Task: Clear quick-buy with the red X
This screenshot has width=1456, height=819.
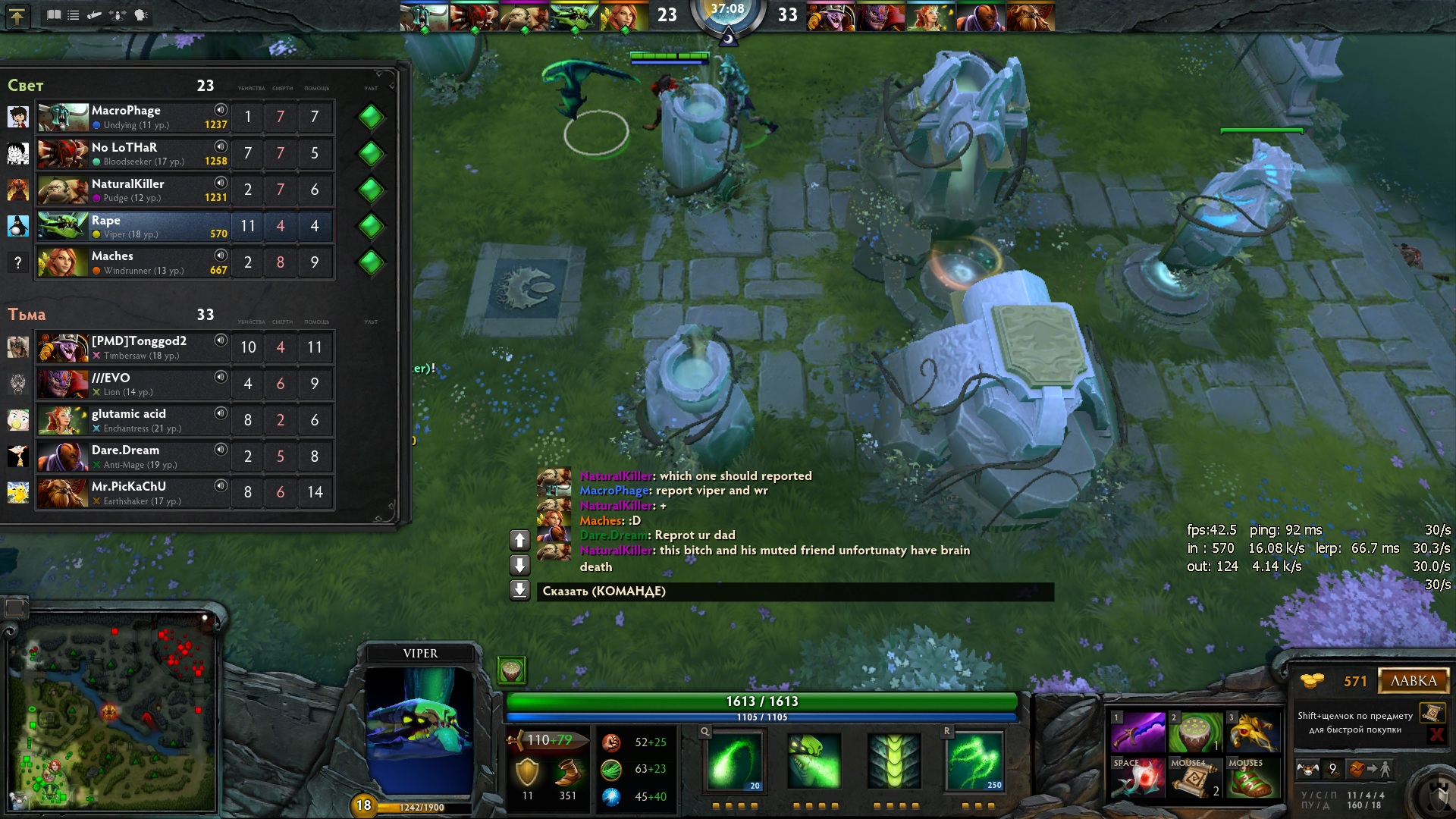Action: pyautogui.click(x=1436, y=734)
